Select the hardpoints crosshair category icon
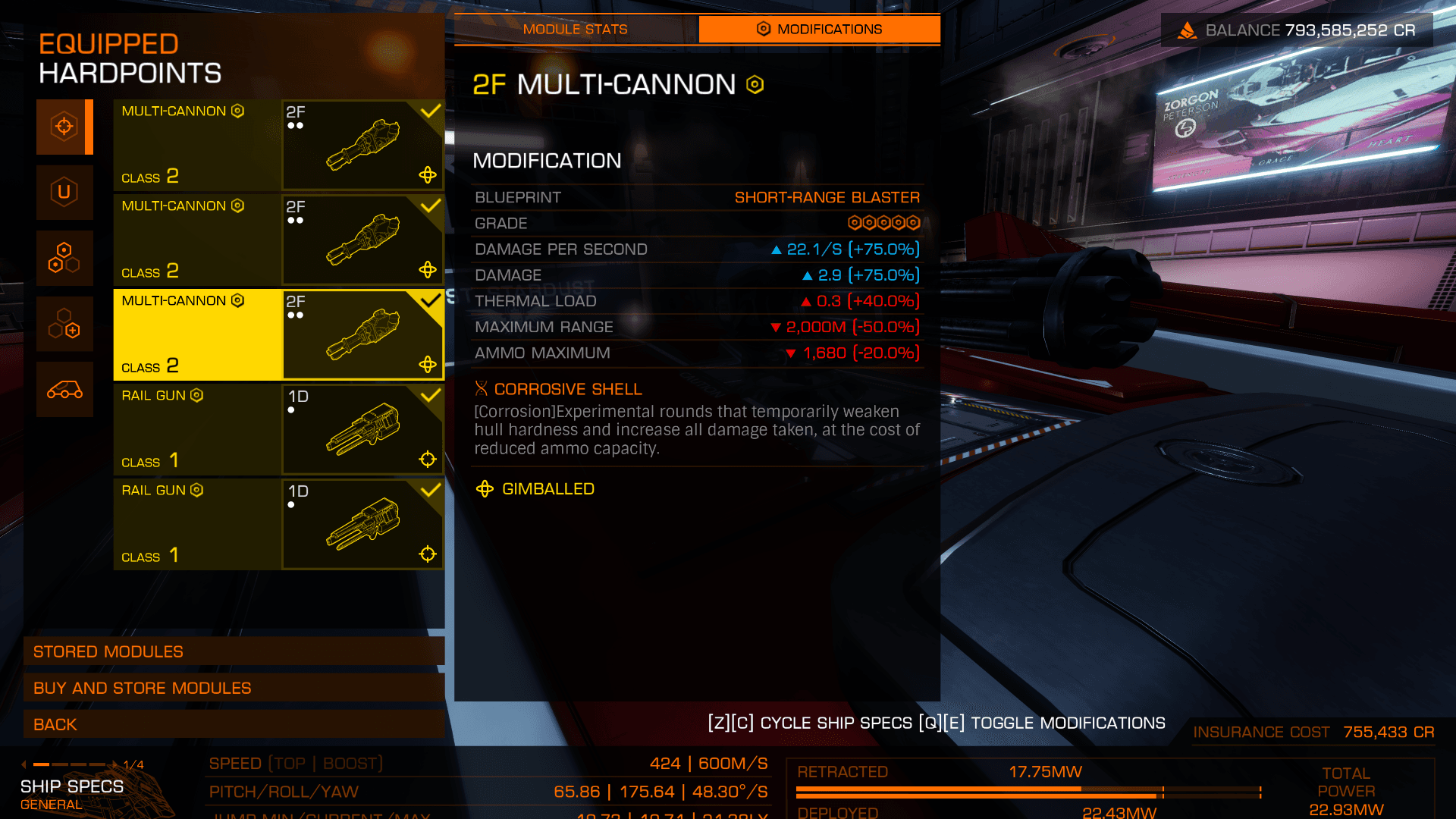 point(64,127)
